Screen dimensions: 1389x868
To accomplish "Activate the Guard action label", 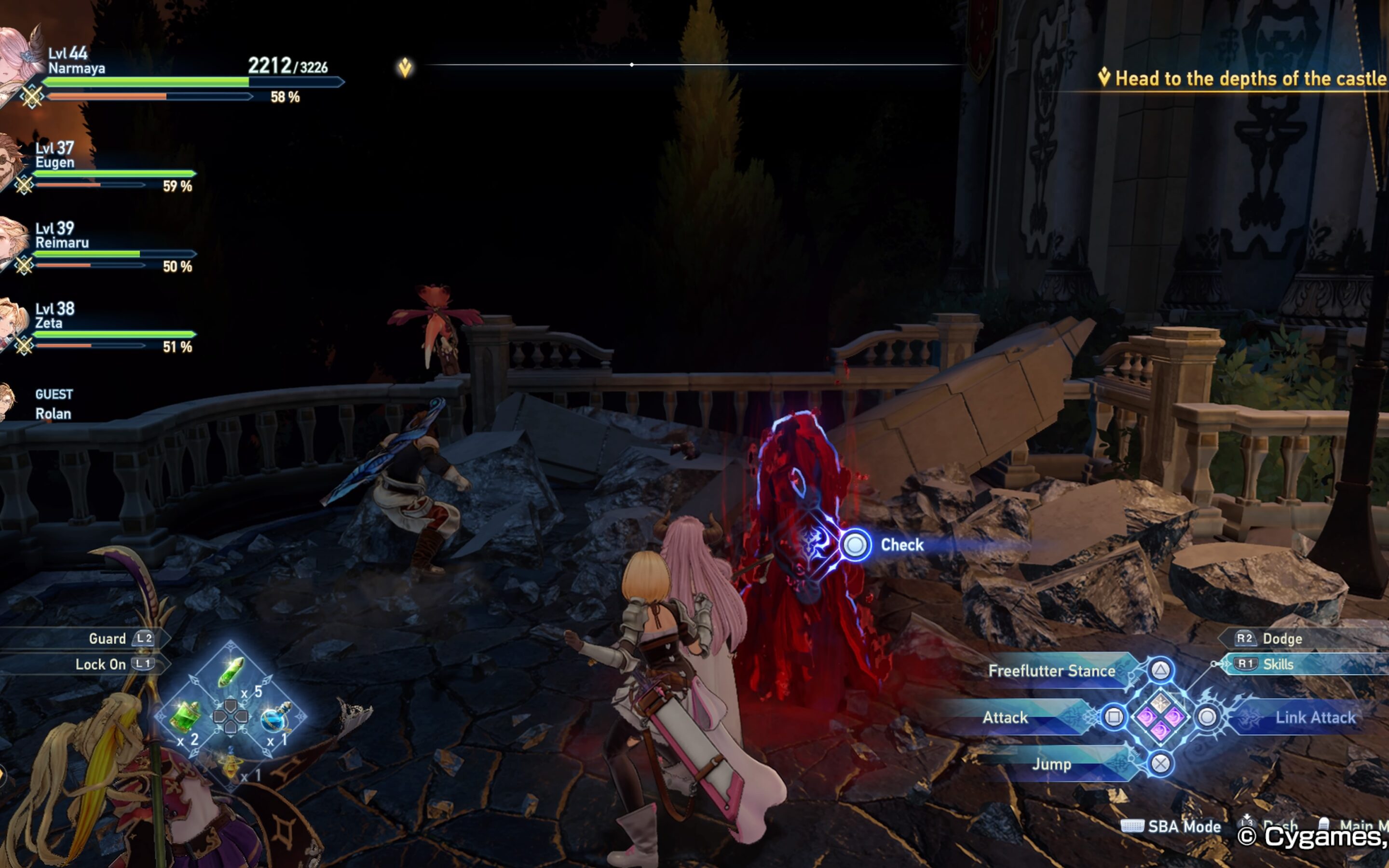I will 108,639.
